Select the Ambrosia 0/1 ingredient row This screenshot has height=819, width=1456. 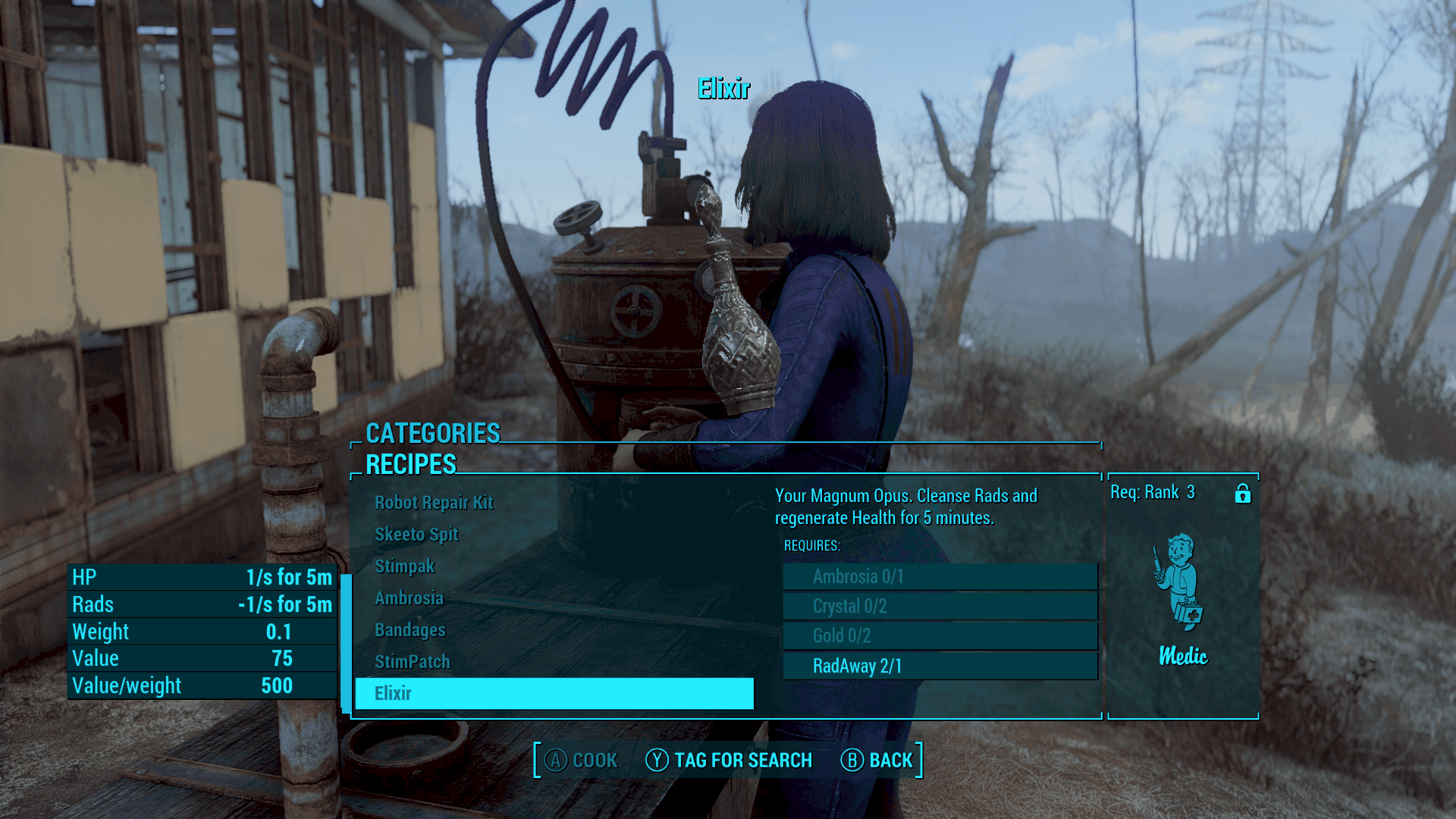(x=940, y=577)
